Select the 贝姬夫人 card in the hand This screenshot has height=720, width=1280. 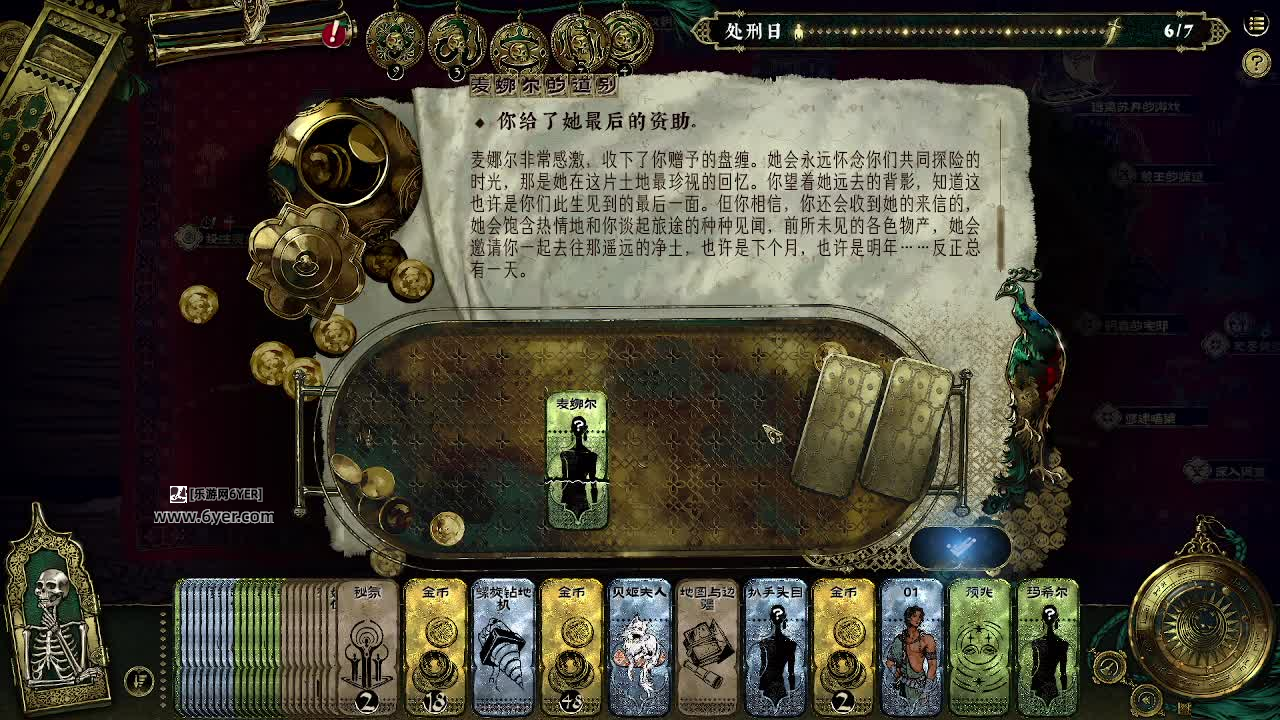point(639,650)
